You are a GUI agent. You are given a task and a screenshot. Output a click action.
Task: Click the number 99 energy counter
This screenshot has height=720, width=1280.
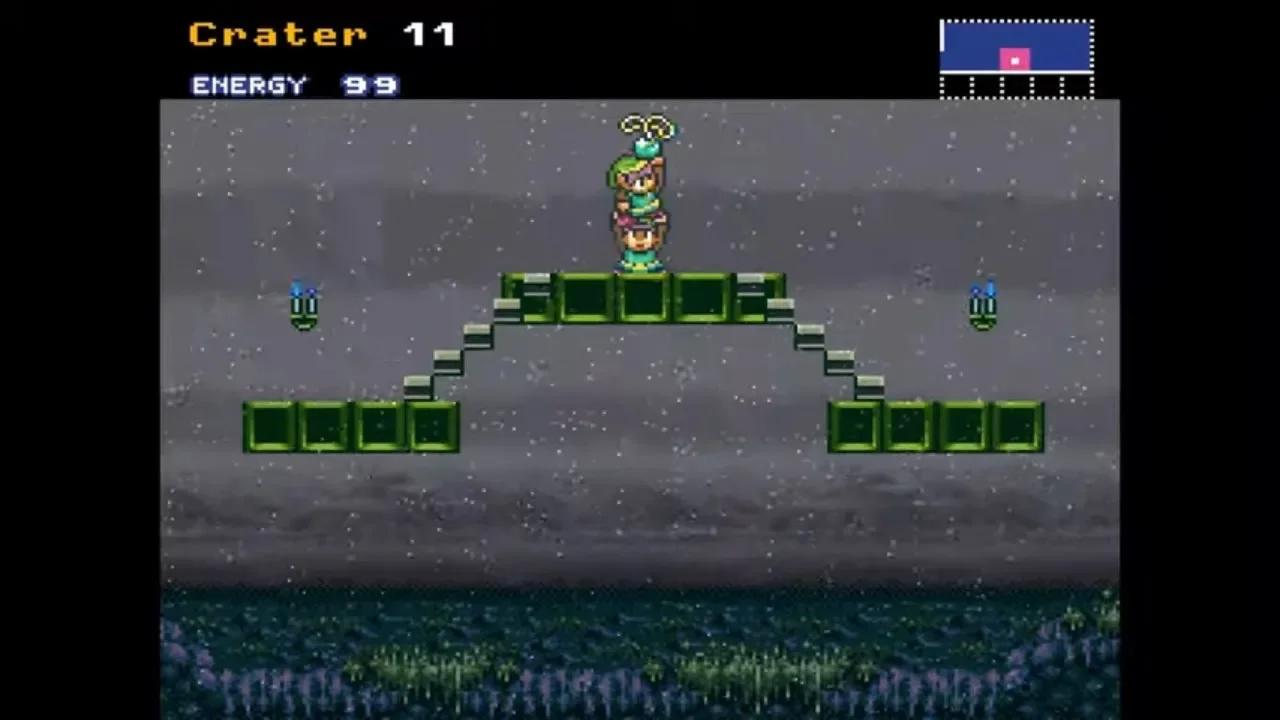[x=370, y=85]
